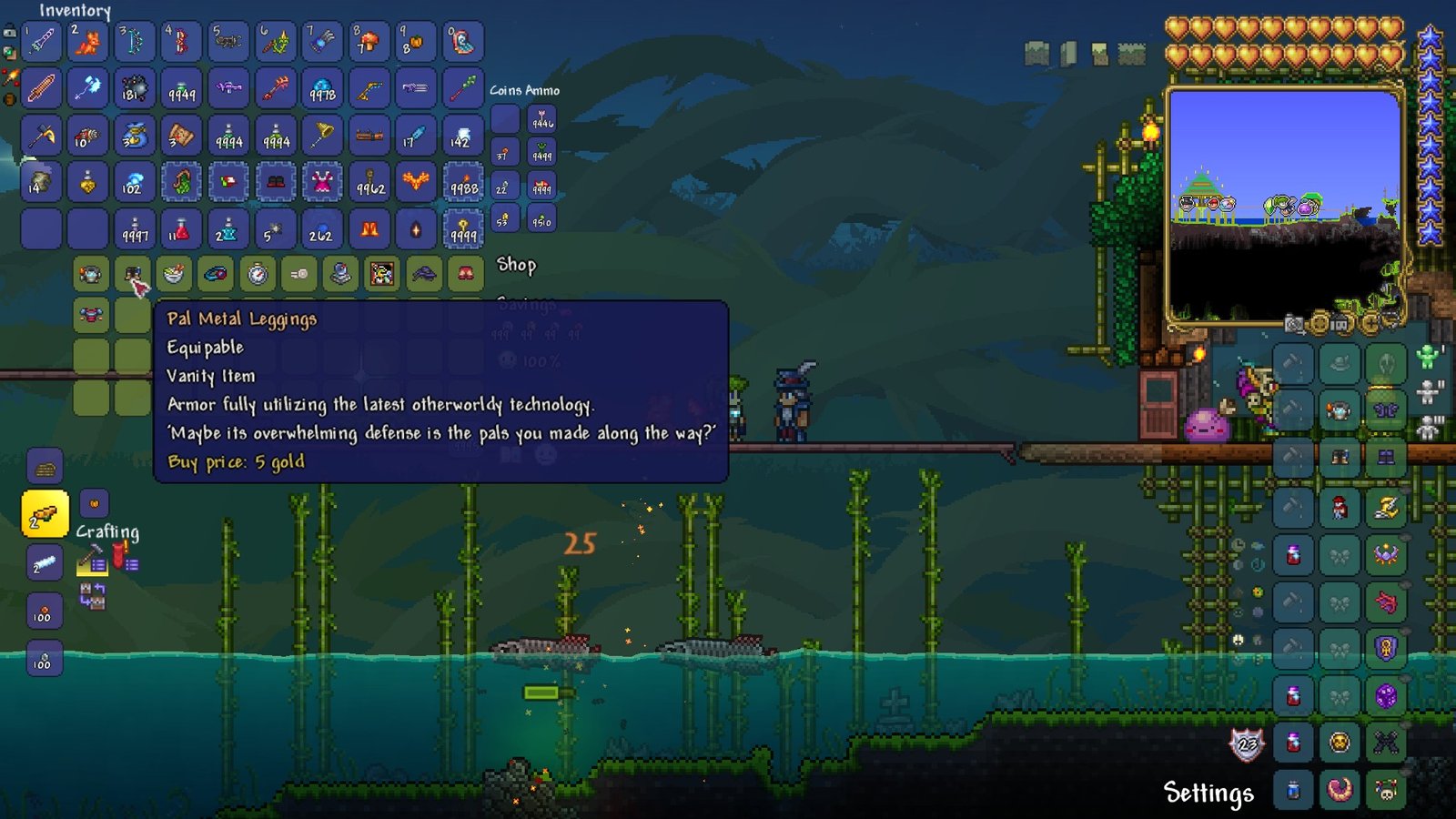Click the zoom-in icon under the minimap
Screen dimensions: 1456x819
click(1372, 325)
